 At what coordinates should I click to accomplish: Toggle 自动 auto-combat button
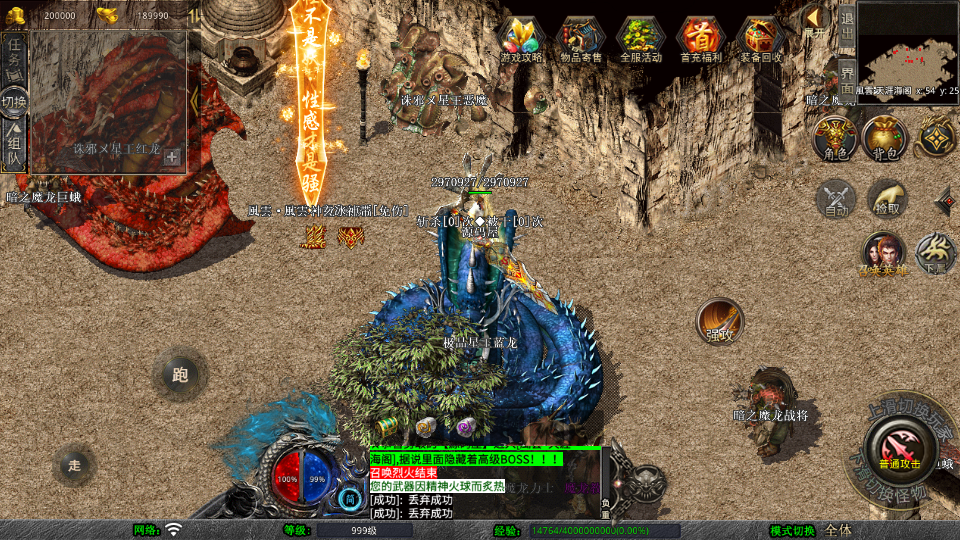click(x=836, y=199)
